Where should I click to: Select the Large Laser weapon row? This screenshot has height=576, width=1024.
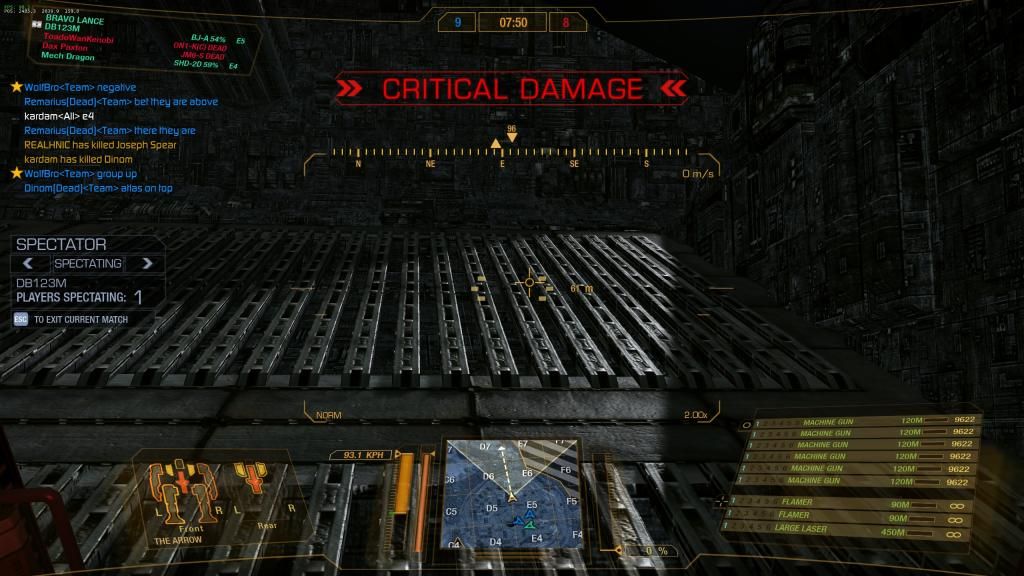[850, 528]
